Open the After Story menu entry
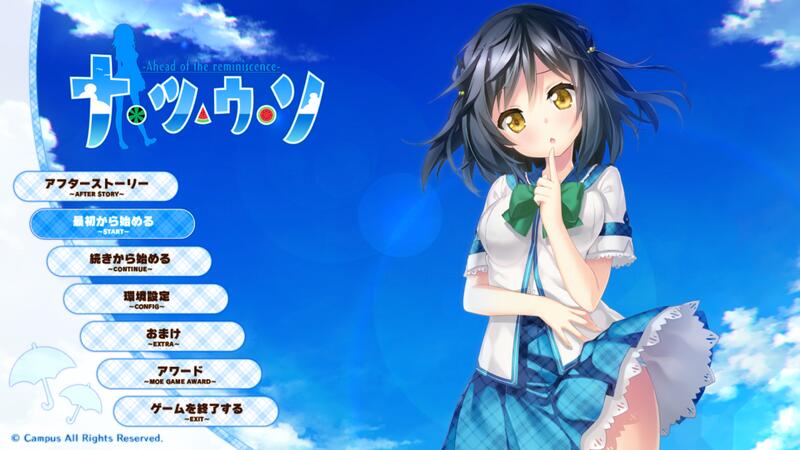 click(97, 186)
